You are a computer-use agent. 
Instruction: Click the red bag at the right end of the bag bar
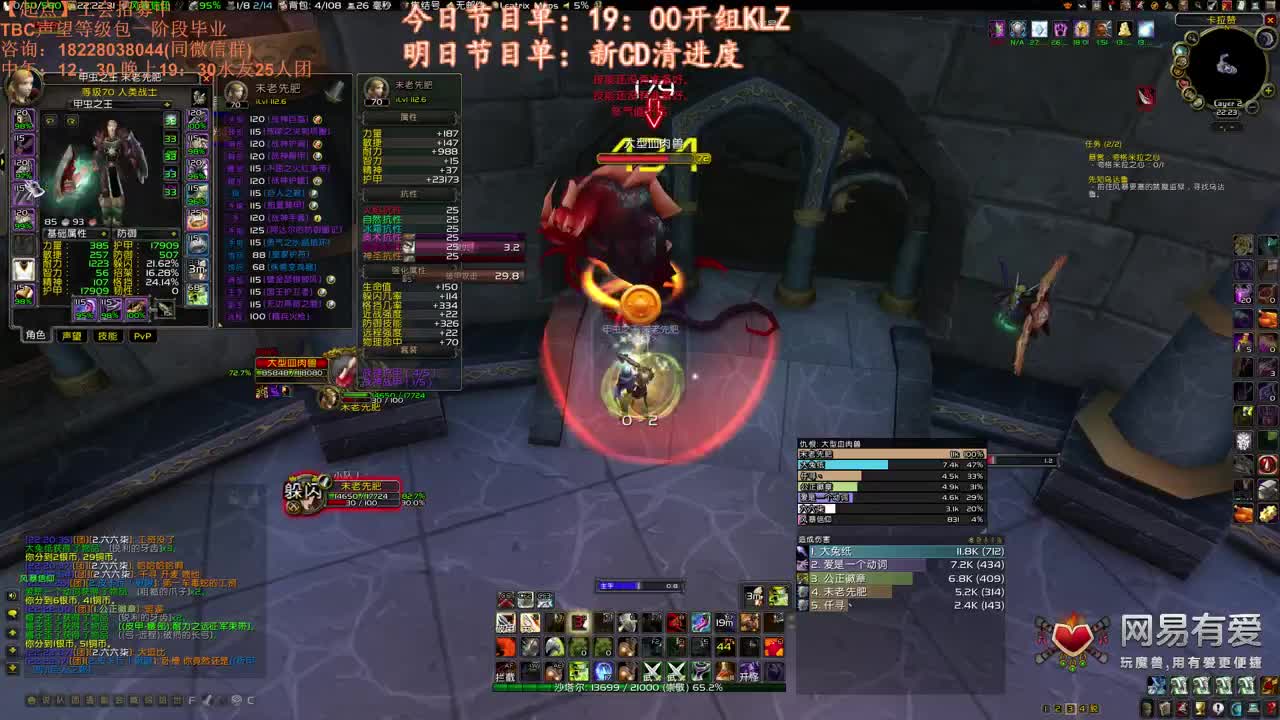coord(1271,685)
